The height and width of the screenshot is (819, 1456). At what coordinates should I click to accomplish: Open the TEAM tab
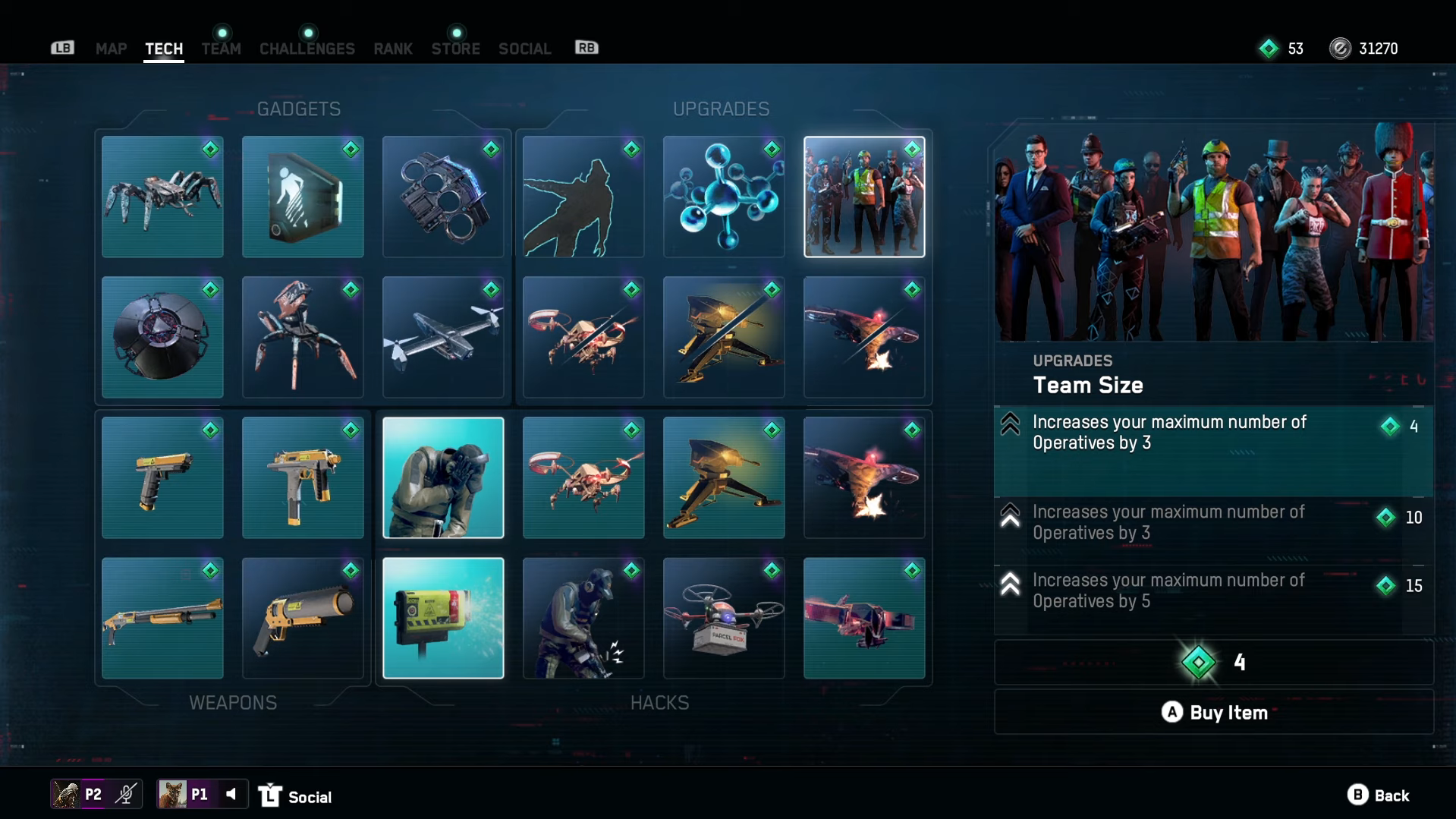pyautogui.click(x=221, y=49)
